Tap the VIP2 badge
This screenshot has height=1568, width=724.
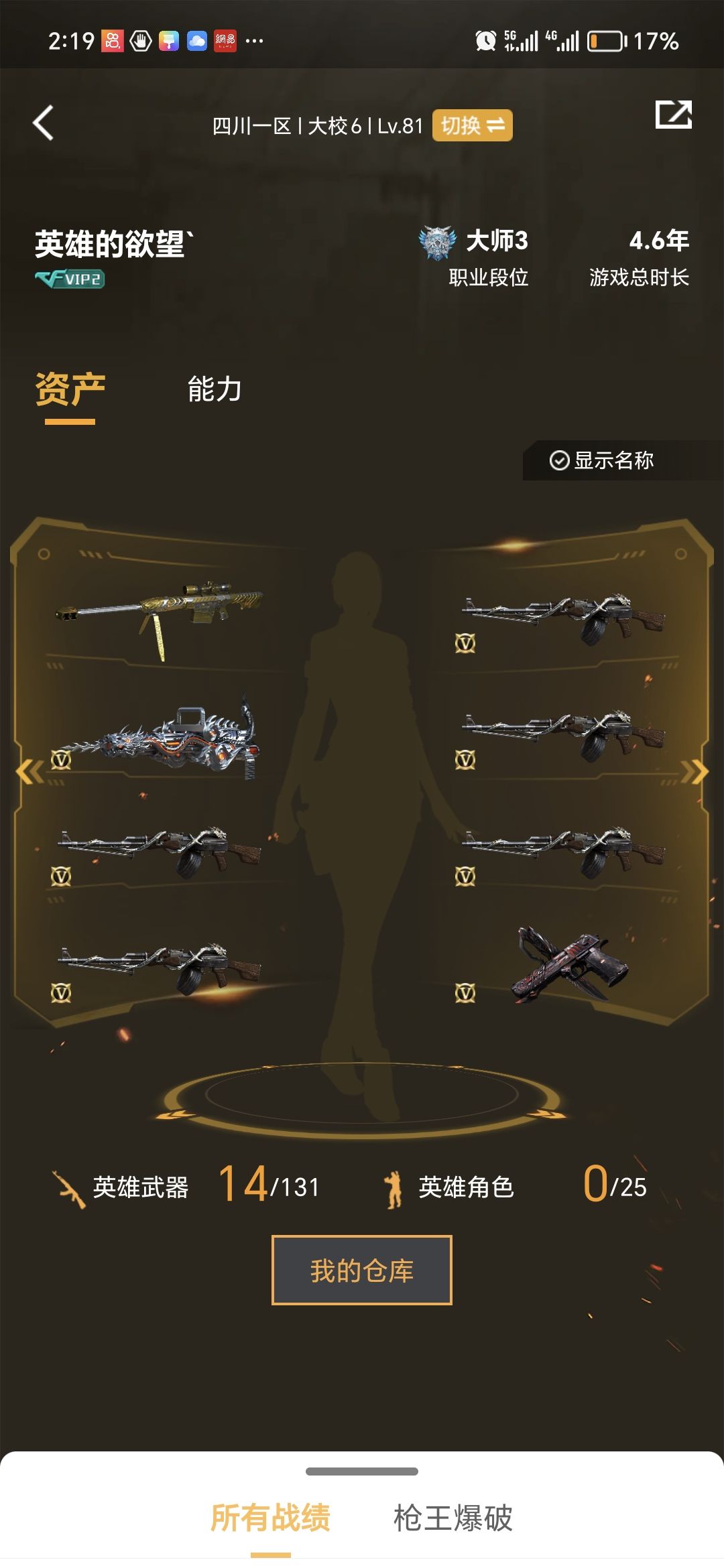coord(70,279)
